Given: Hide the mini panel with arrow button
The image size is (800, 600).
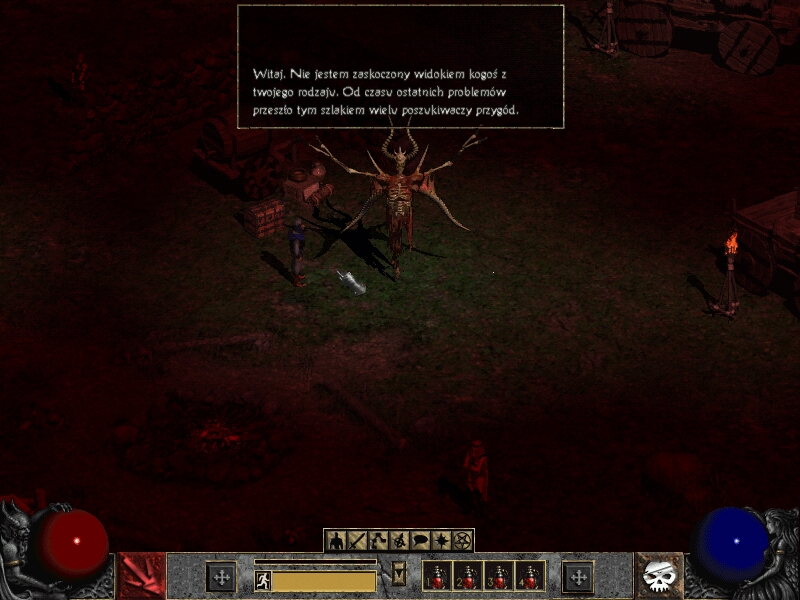Looking at the screenshot, I should [x=400, y=572].
